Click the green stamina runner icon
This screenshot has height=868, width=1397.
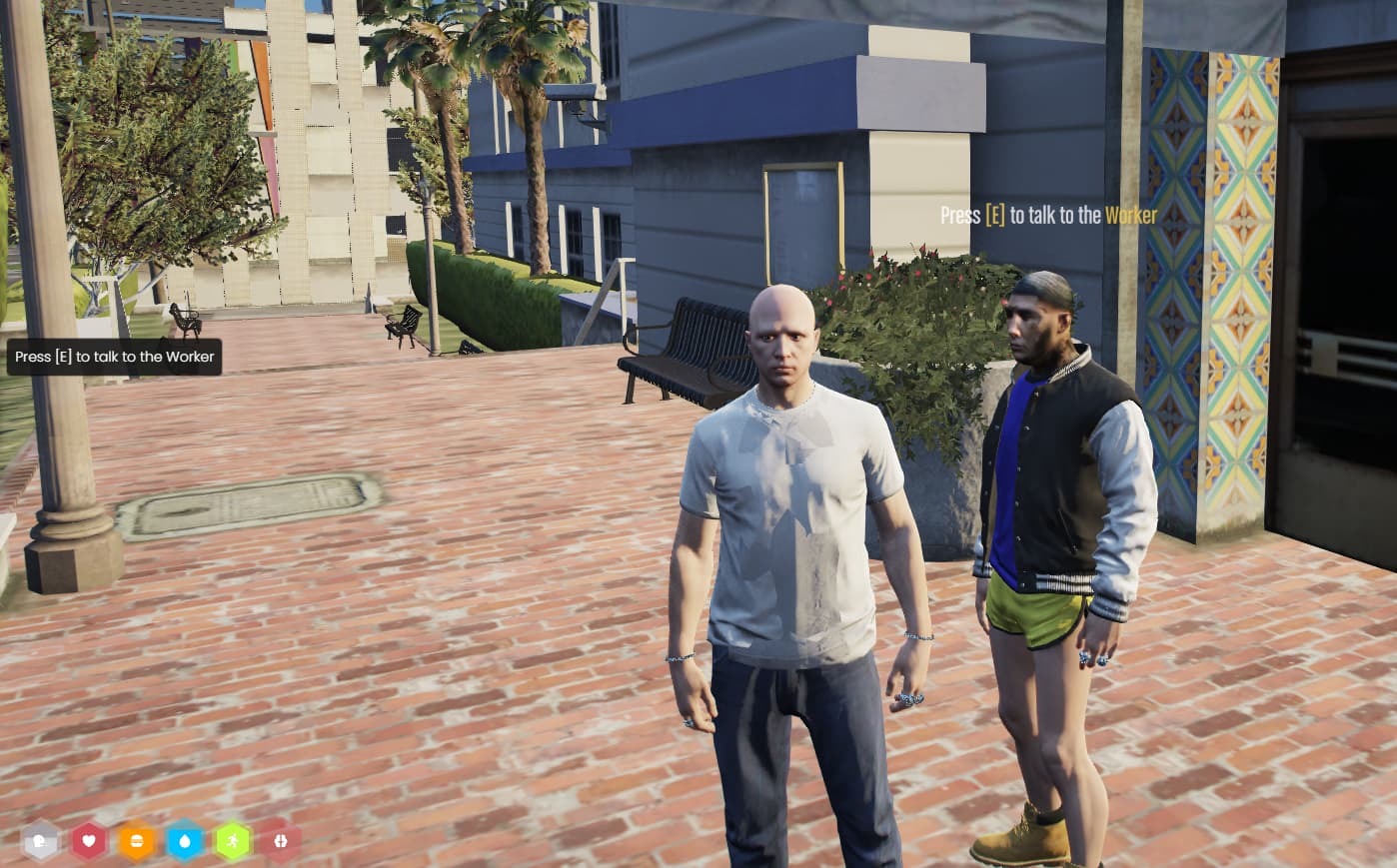click(233, 841)
